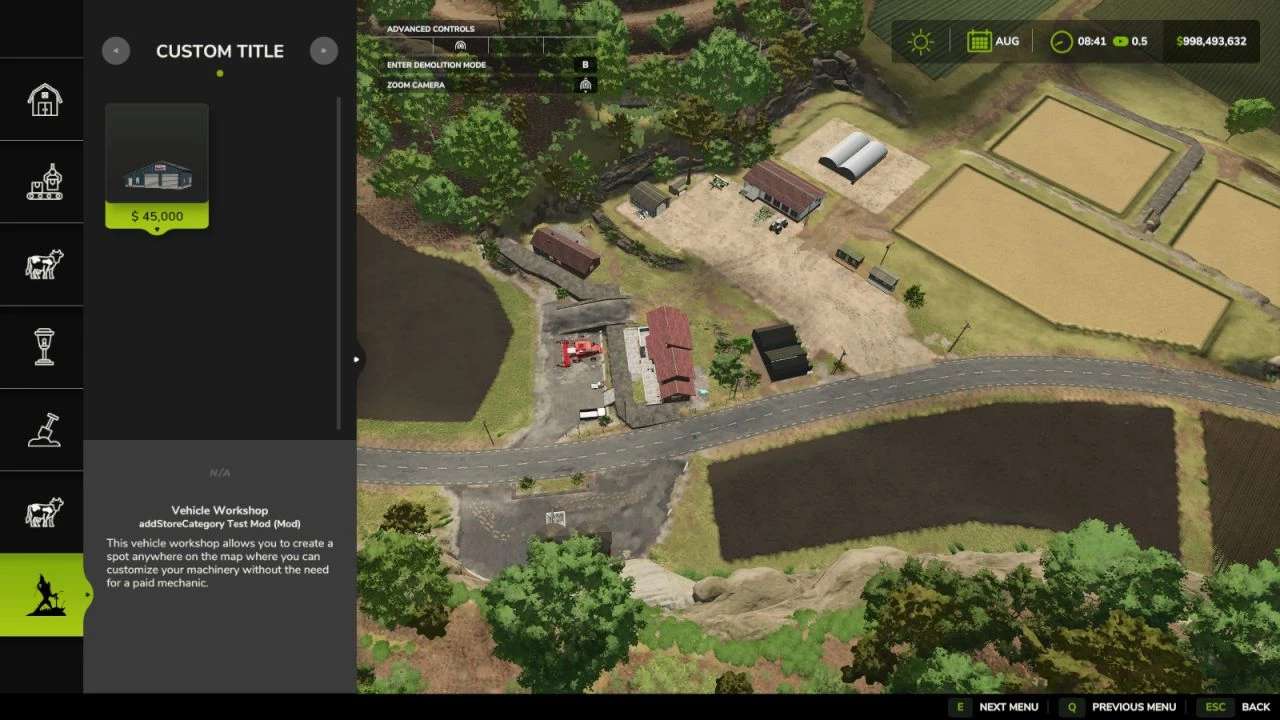
Task: Open the lamp post decoration category
Action: point(43,347)
